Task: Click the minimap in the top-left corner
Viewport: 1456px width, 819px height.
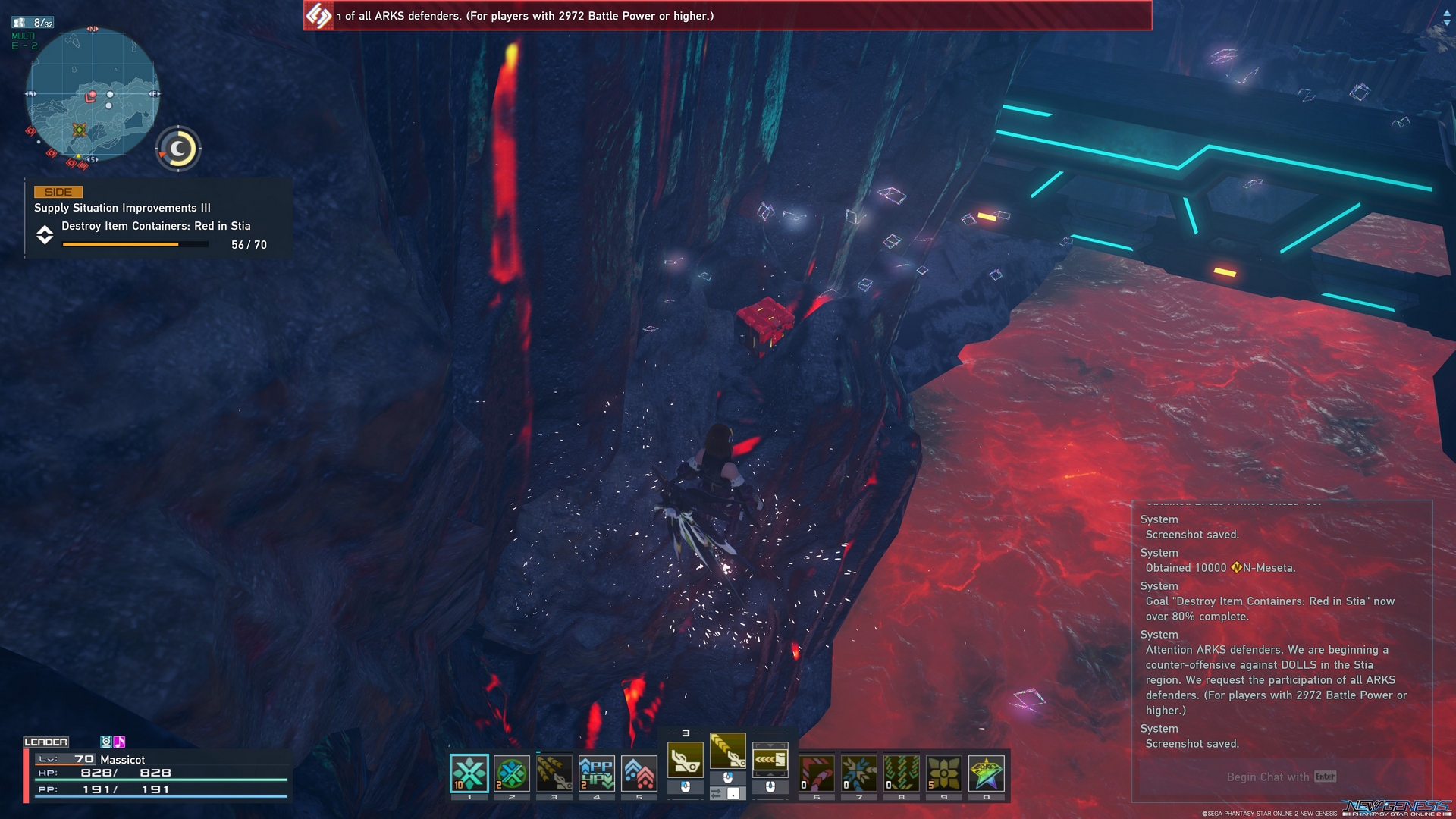Action: coord(91,95)
